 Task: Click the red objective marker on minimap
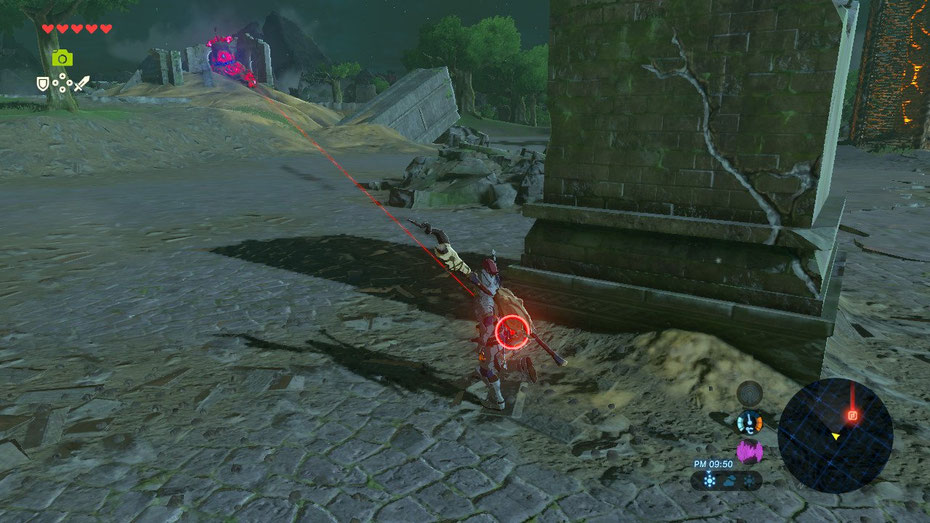(x=852, y=414)
